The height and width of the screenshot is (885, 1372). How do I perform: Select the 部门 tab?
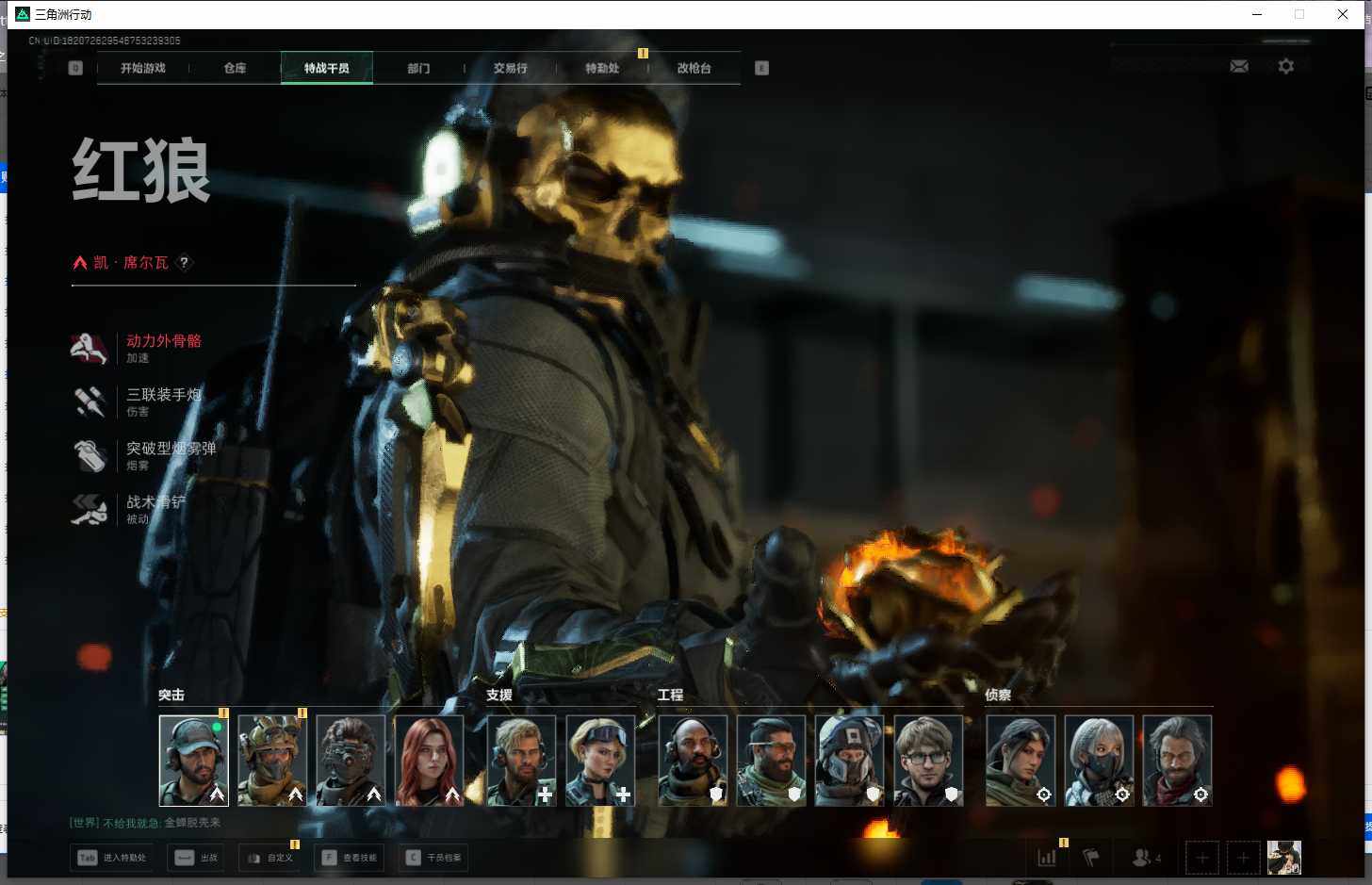tap(418, 68)
